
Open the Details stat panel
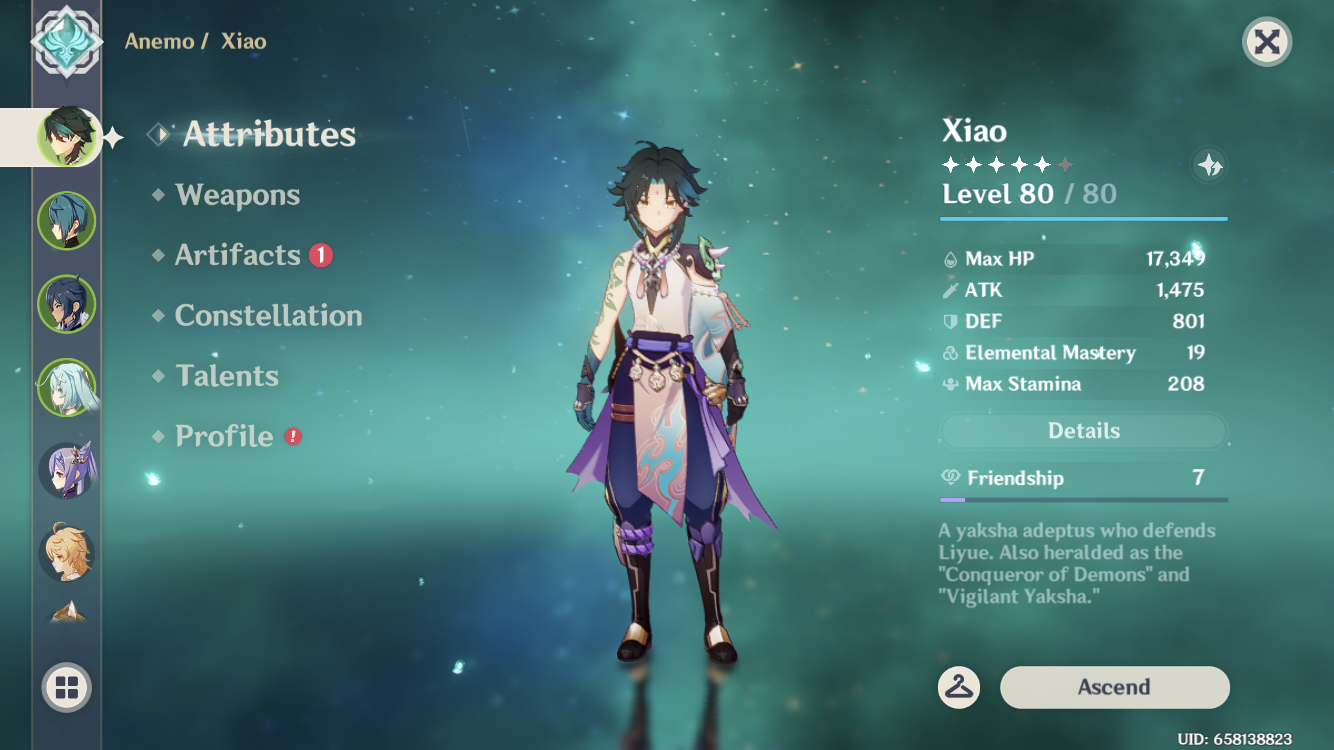1083,430
